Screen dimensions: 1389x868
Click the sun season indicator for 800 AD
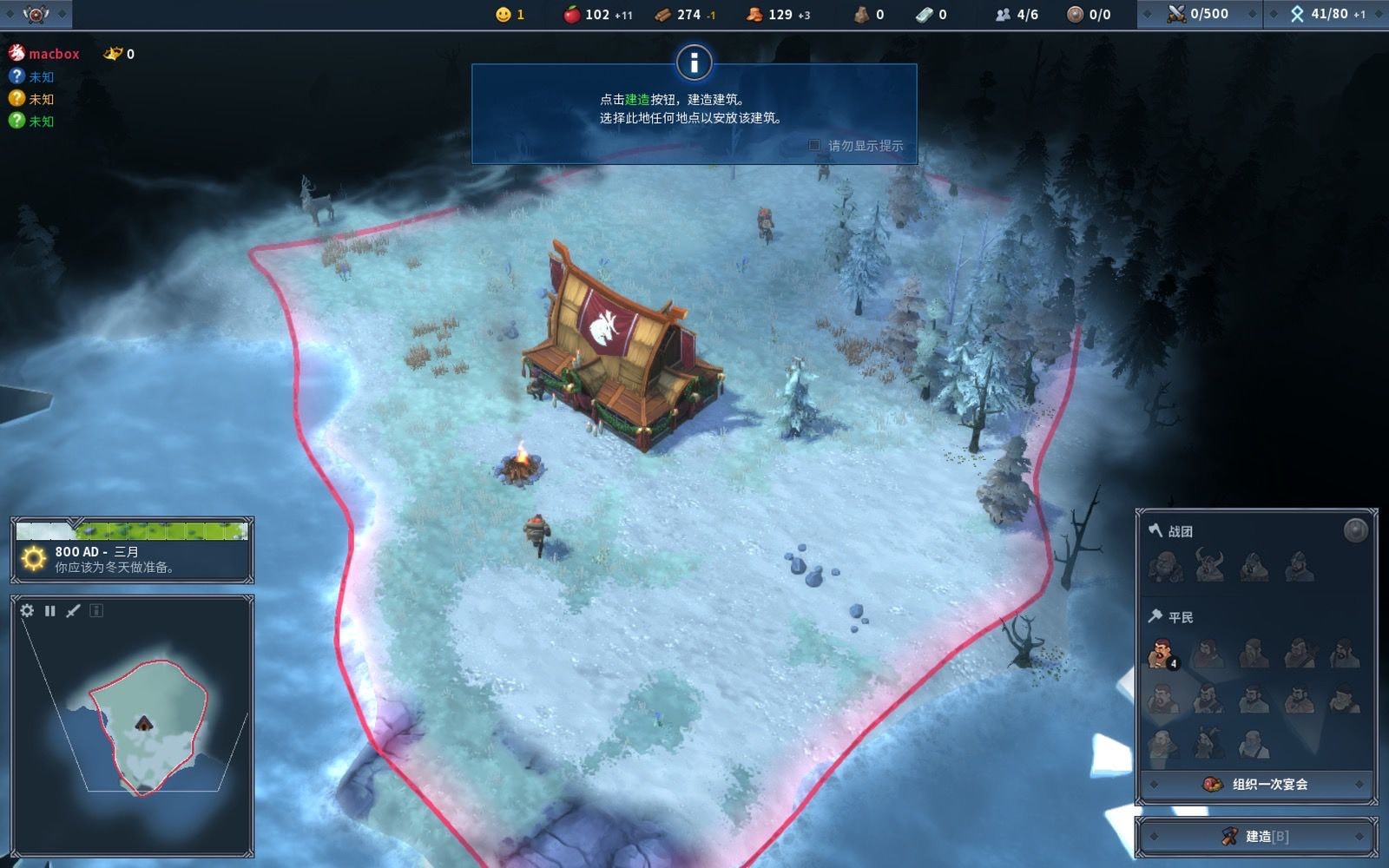tap(34, 558)
